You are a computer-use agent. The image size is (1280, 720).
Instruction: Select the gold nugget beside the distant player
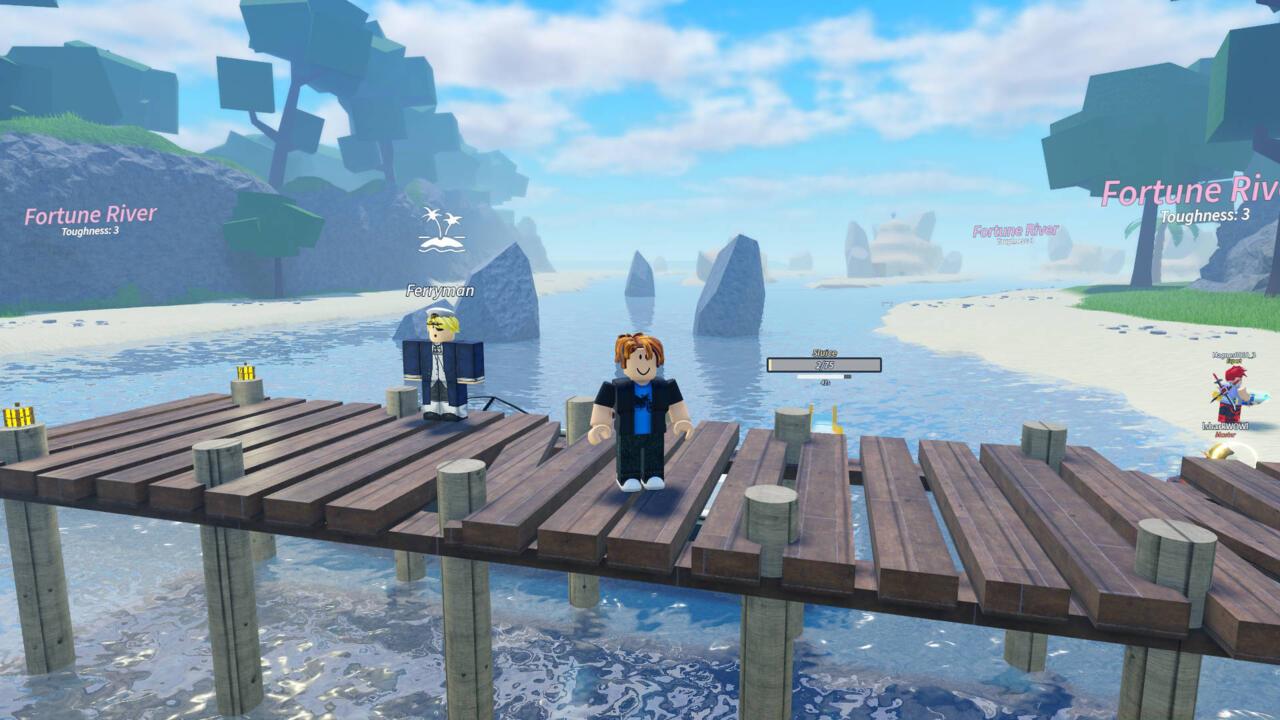click(1219, 453)
